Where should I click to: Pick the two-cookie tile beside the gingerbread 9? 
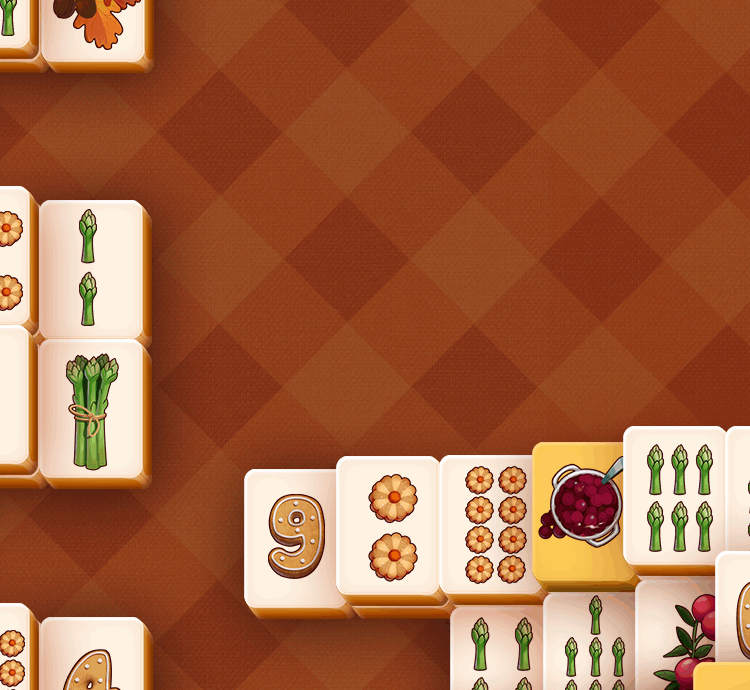(392, 526)
